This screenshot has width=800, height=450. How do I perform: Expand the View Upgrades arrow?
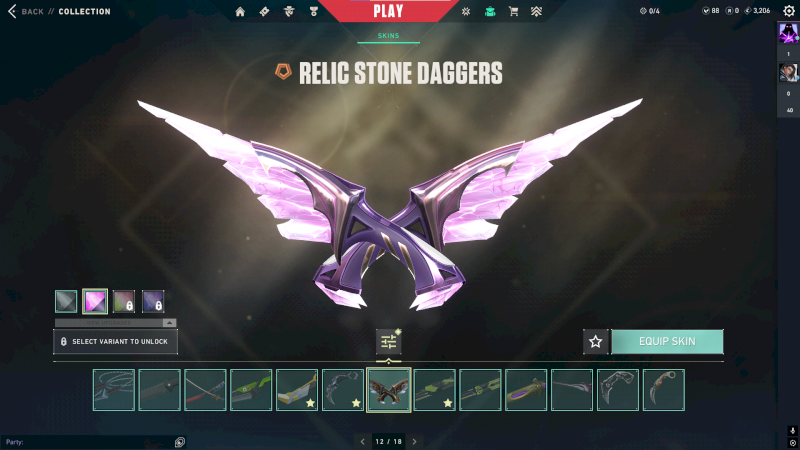click(x=169, y=323)
